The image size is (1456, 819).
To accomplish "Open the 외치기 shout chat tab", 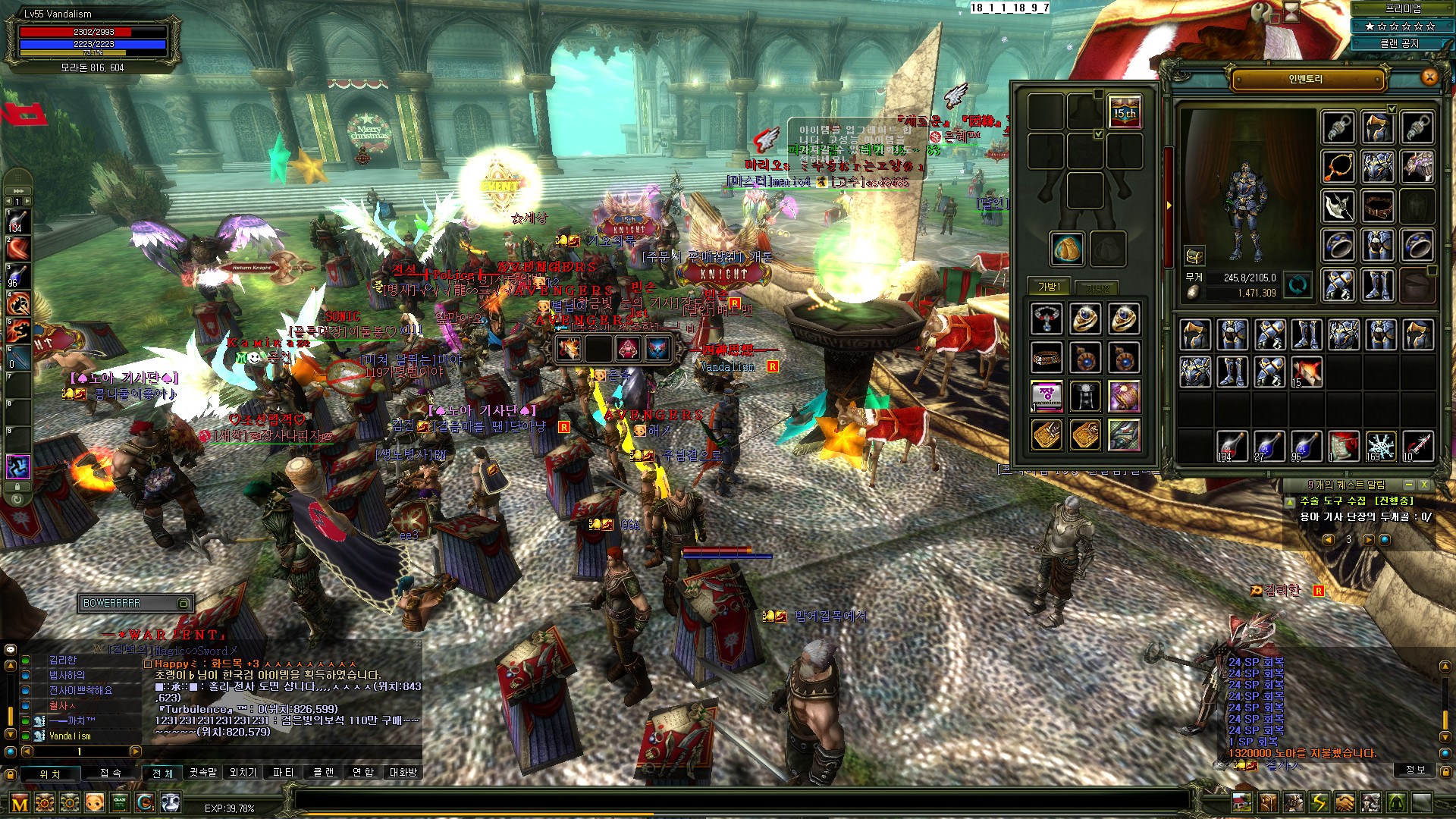I will click(243, 773).
